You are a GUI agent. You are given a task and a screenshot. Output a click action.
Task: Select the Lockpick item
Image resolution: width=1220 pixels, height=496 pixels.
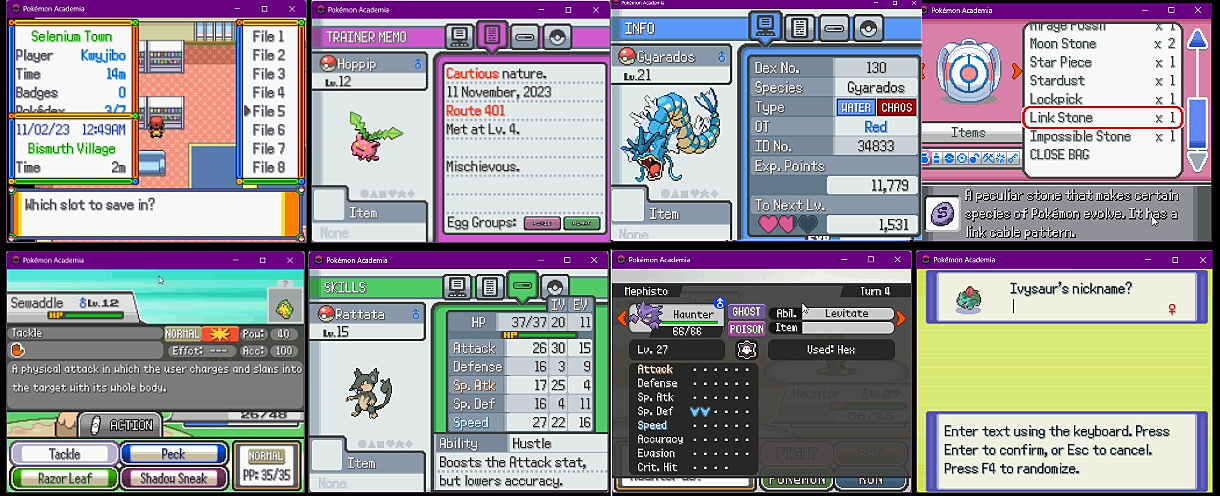[x=1056, y=99]
